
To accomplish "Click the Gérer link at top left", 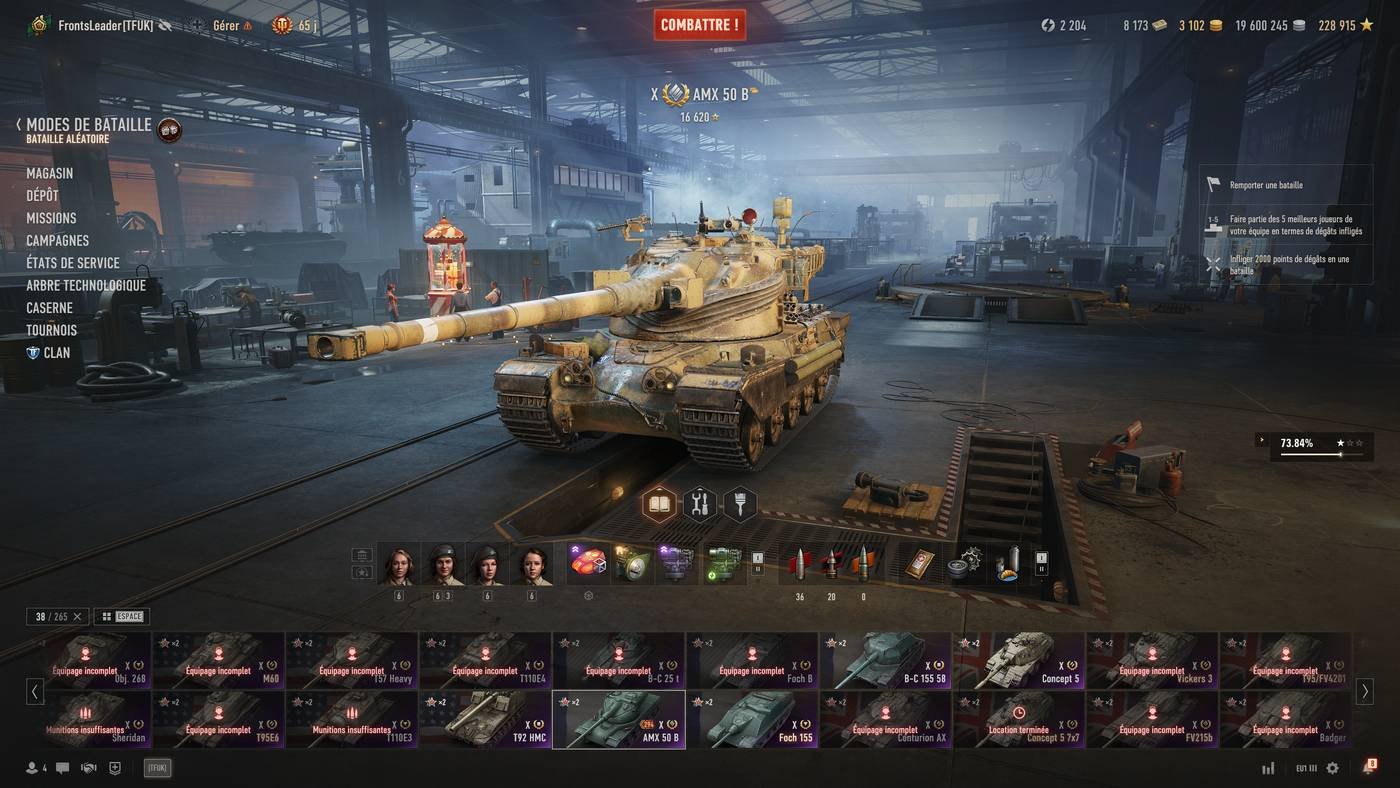I will (x=226, y=25).
